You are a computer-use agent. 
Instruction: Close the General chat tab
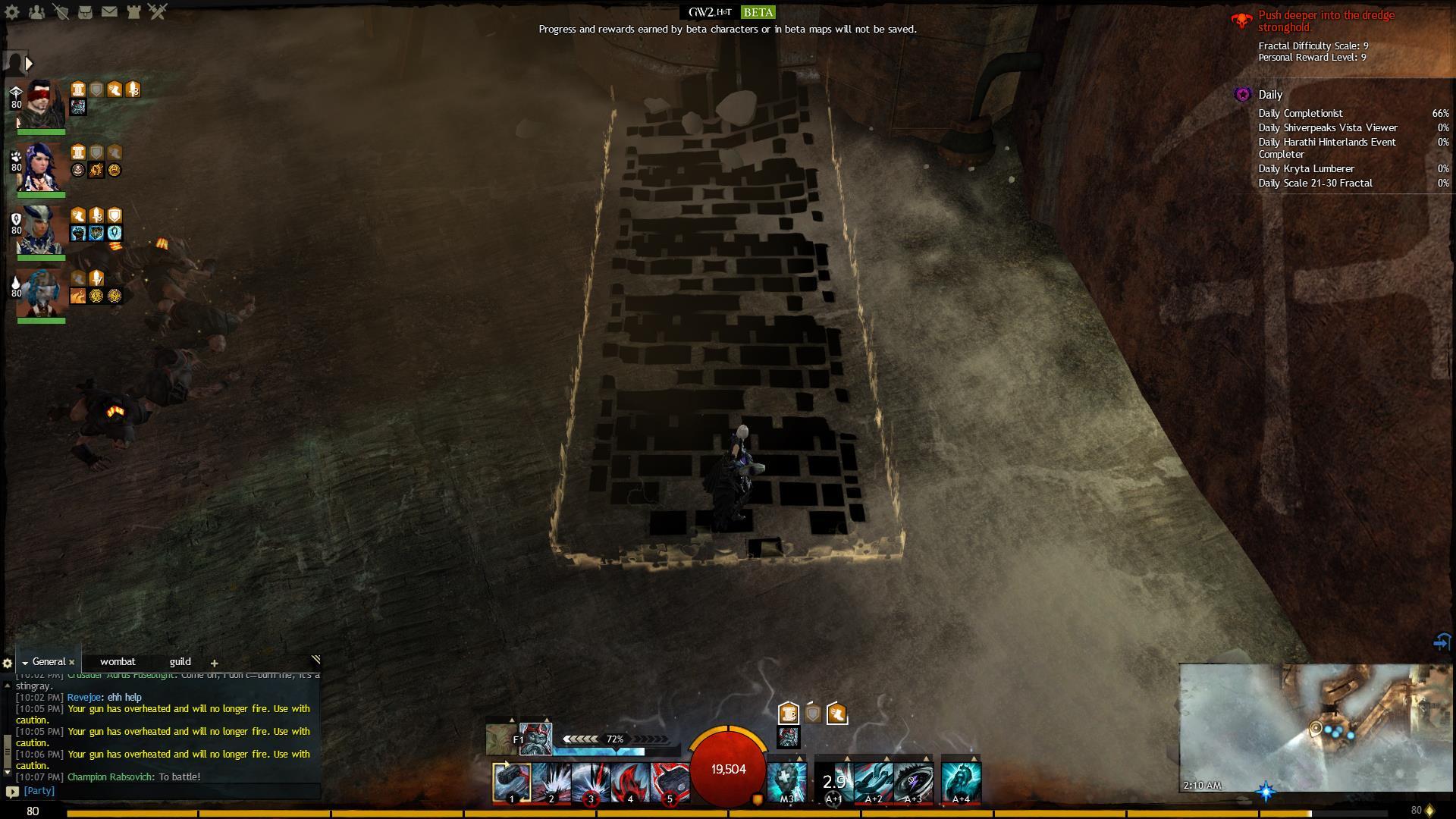click(x=72, y=663)
